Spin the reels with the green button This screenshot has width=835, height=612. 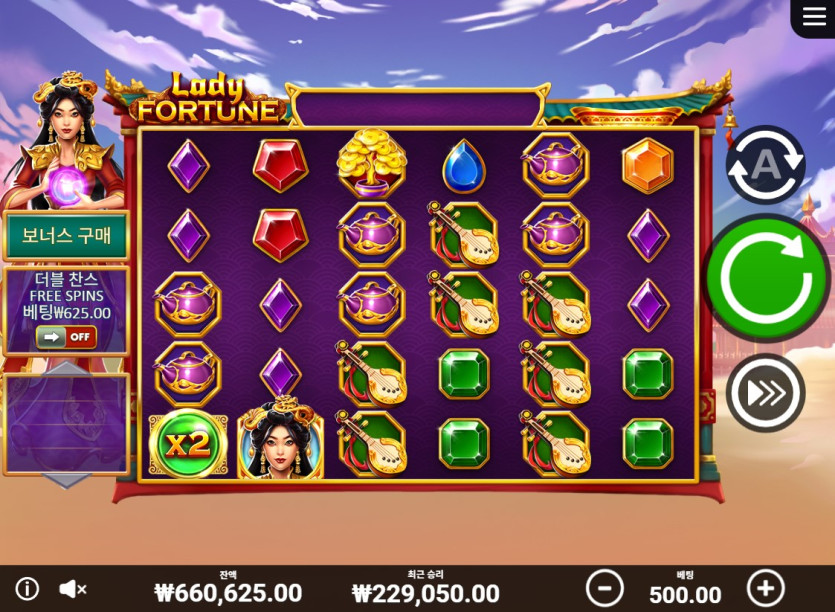pyautogui.click(x=766, y=278)
